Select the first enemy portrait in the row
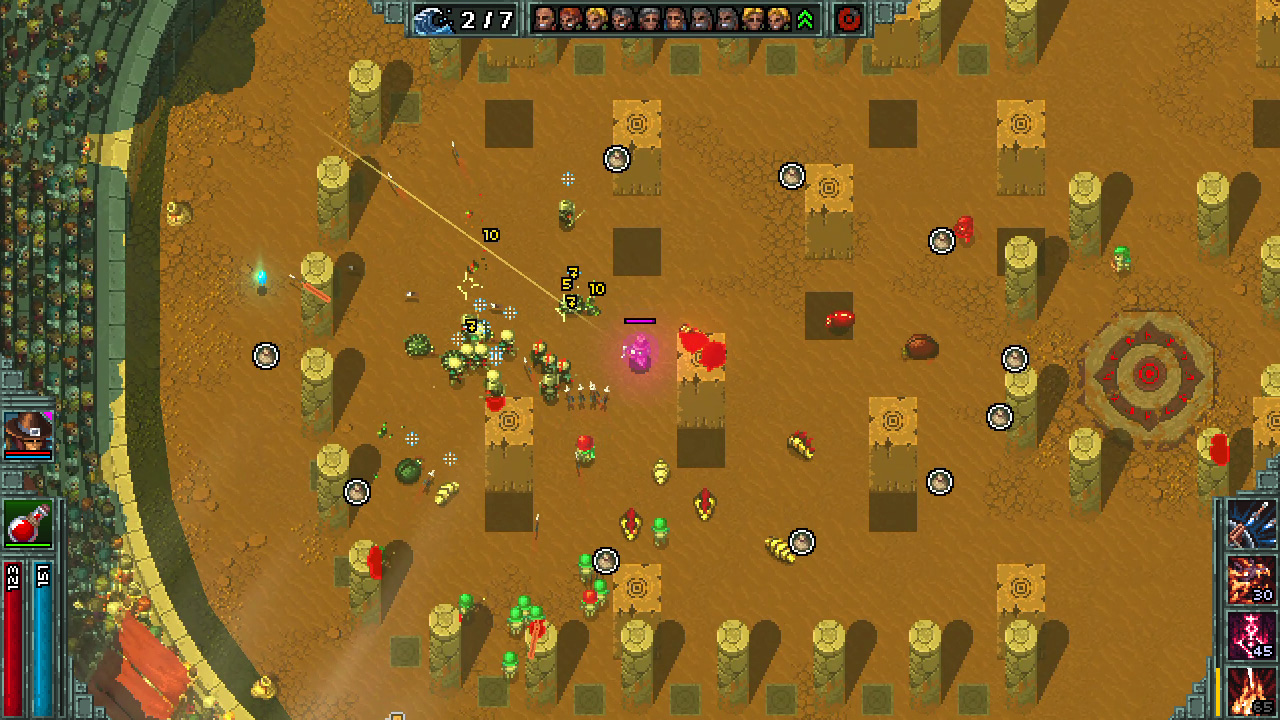This screenshot has width=1280, height=720. click(545, 17)
